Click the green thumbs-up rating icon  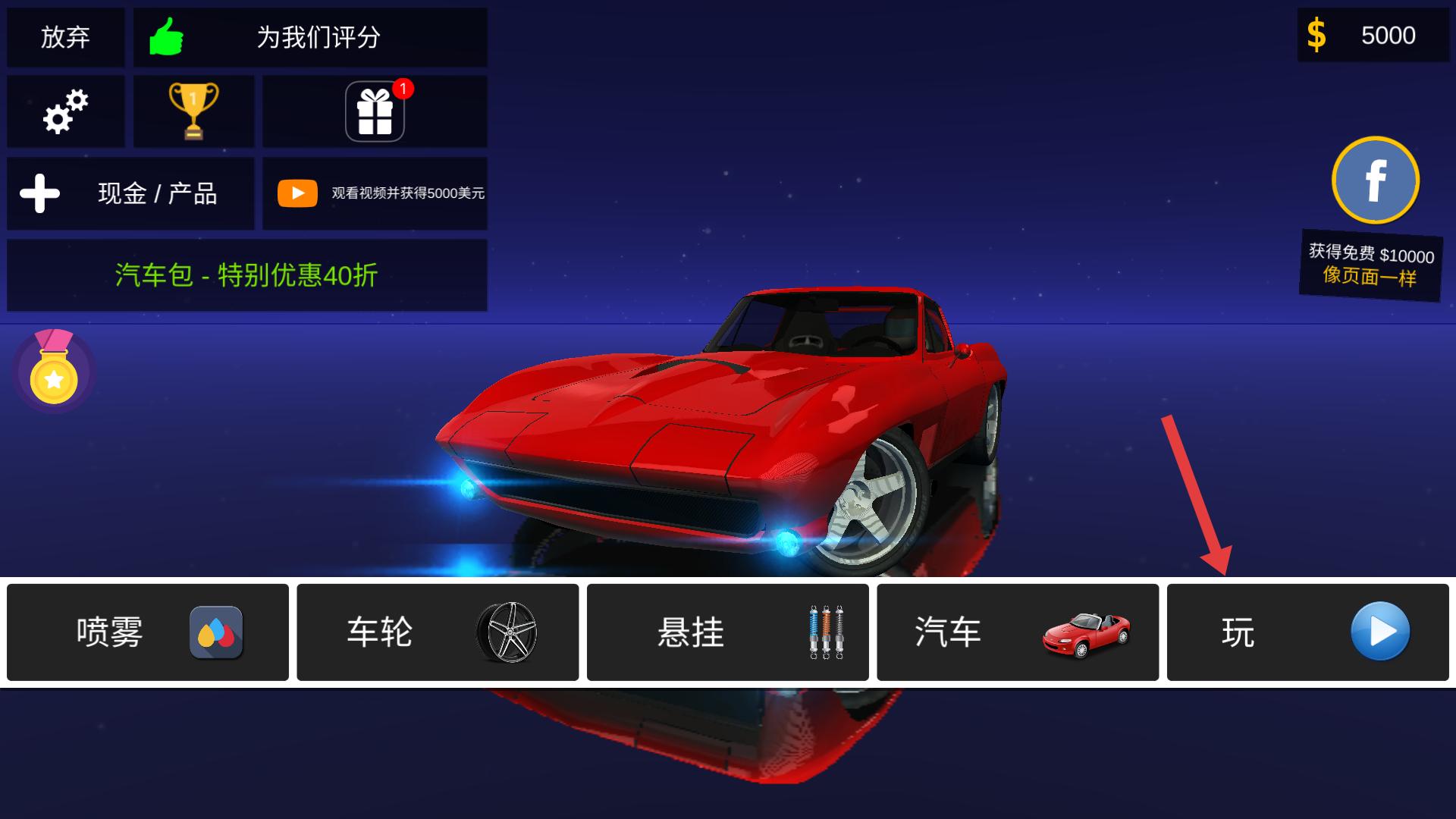pyautogui.click(x=166, y=37)
